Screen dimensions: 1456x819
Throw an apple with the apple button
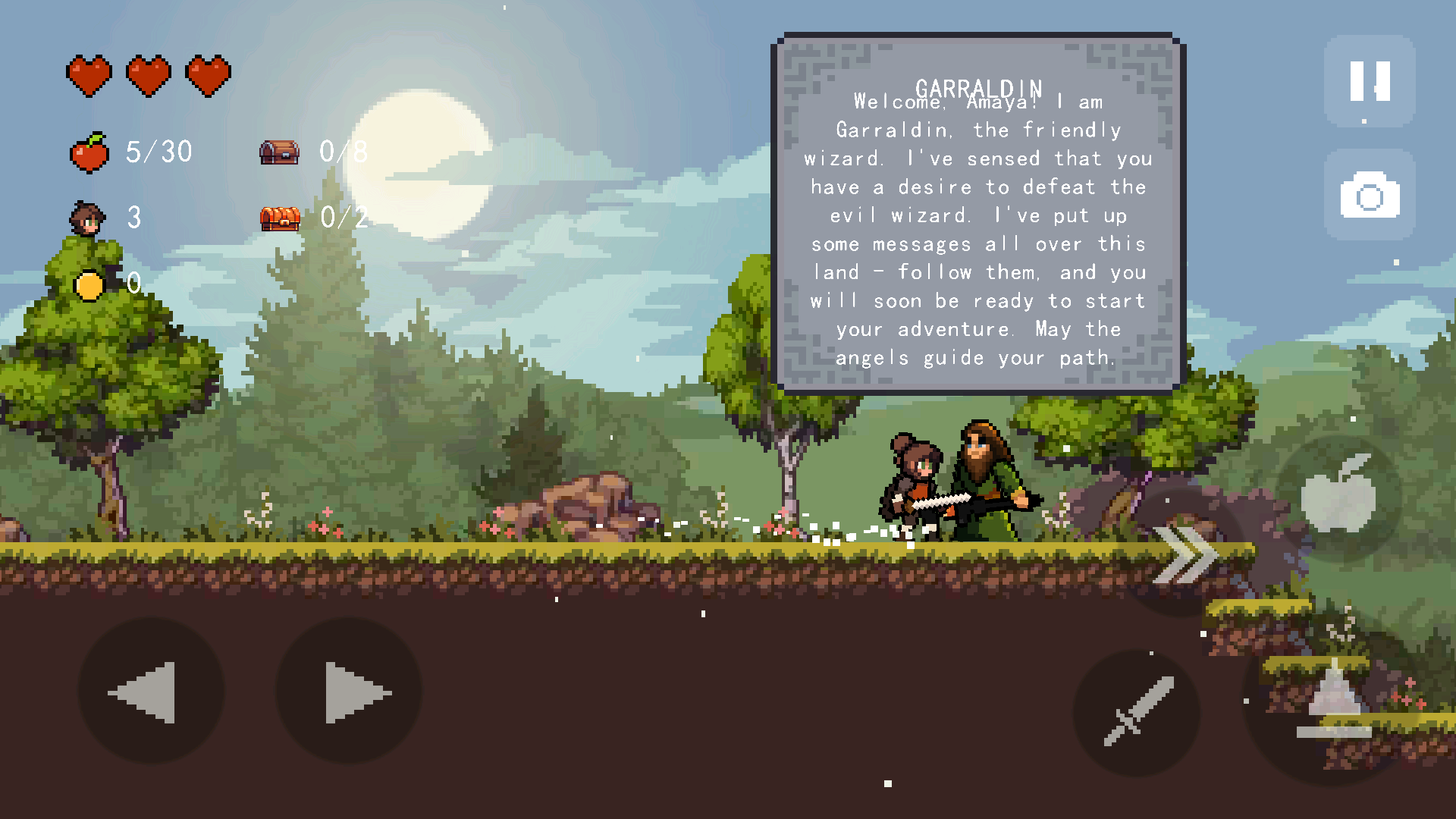1338,497
